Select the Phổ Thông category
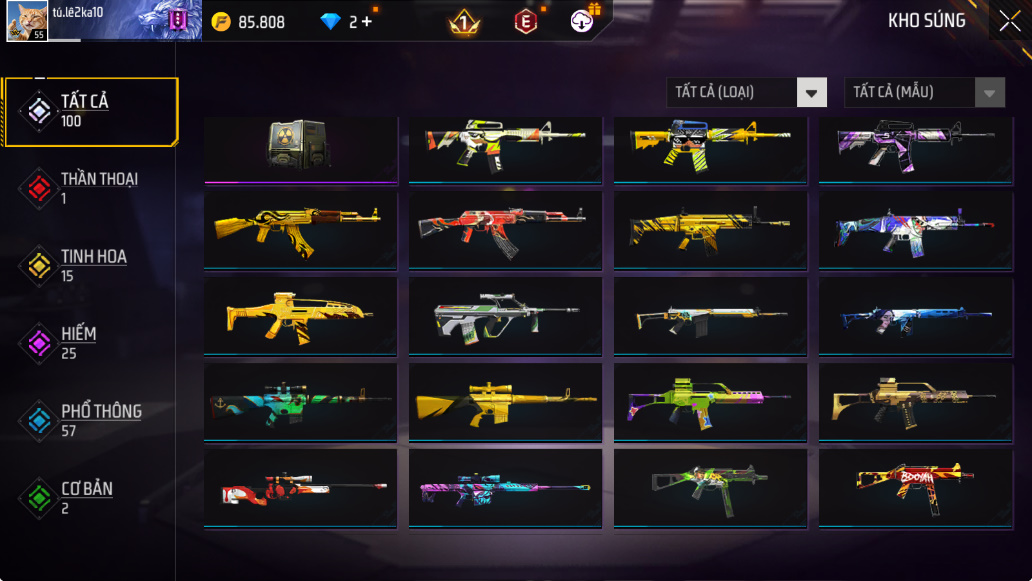 91,421
